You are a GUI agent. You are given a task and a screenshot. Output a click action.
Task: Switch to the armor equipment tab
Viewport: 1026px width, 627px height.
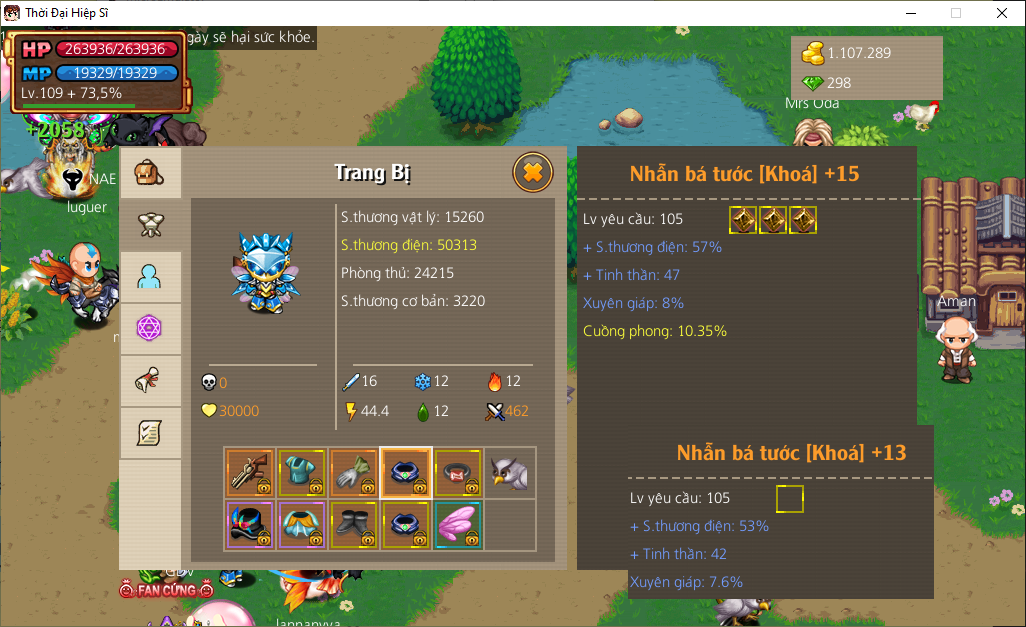[150, 225]
